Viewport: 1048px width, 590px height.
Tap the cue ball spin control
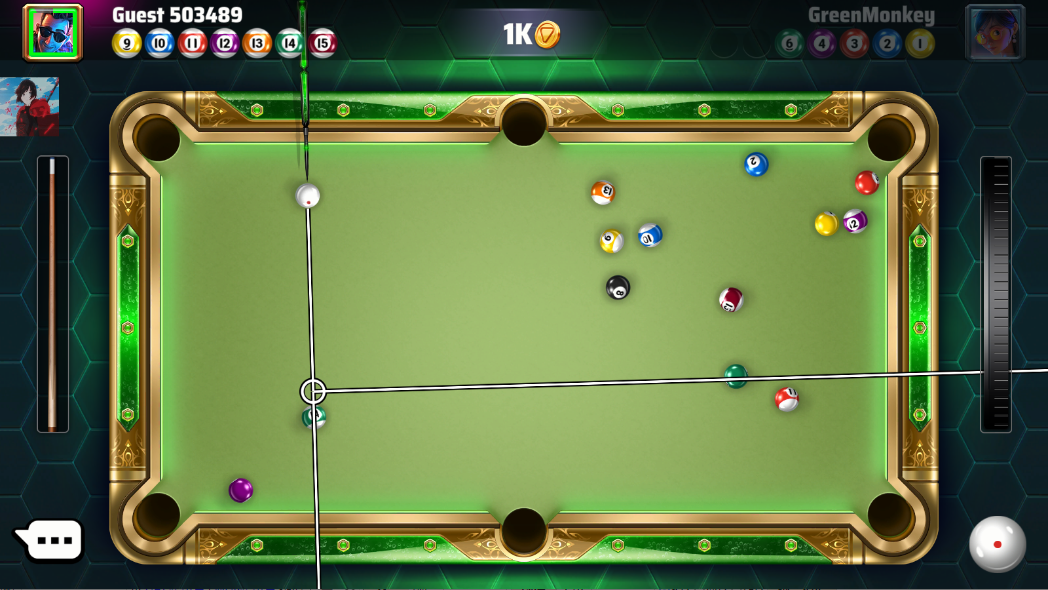point(997,543)
